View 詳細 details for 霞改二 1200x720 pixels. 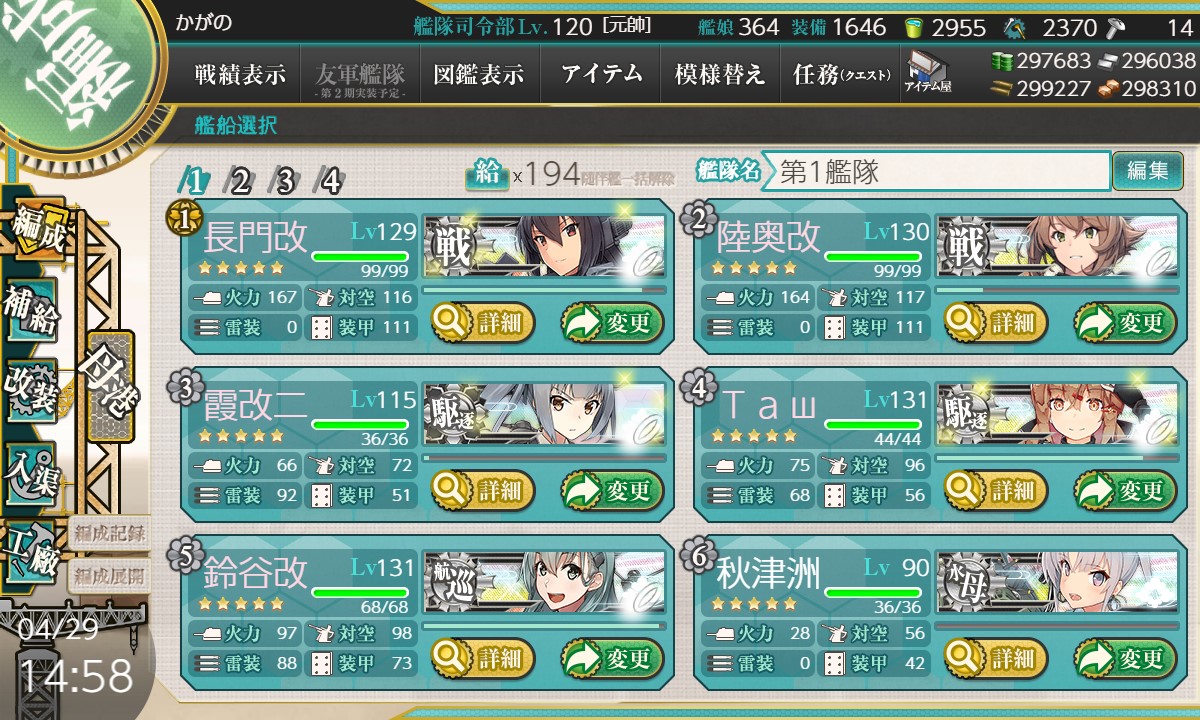tap(483, 491)
